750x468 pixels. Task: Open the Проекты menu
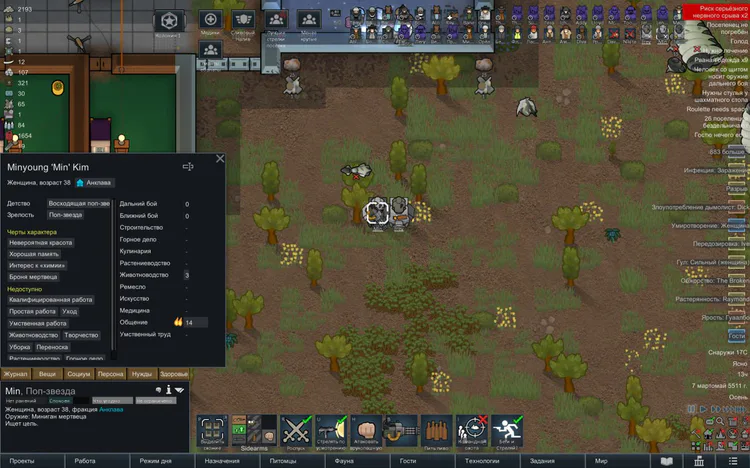click(22, 461)
